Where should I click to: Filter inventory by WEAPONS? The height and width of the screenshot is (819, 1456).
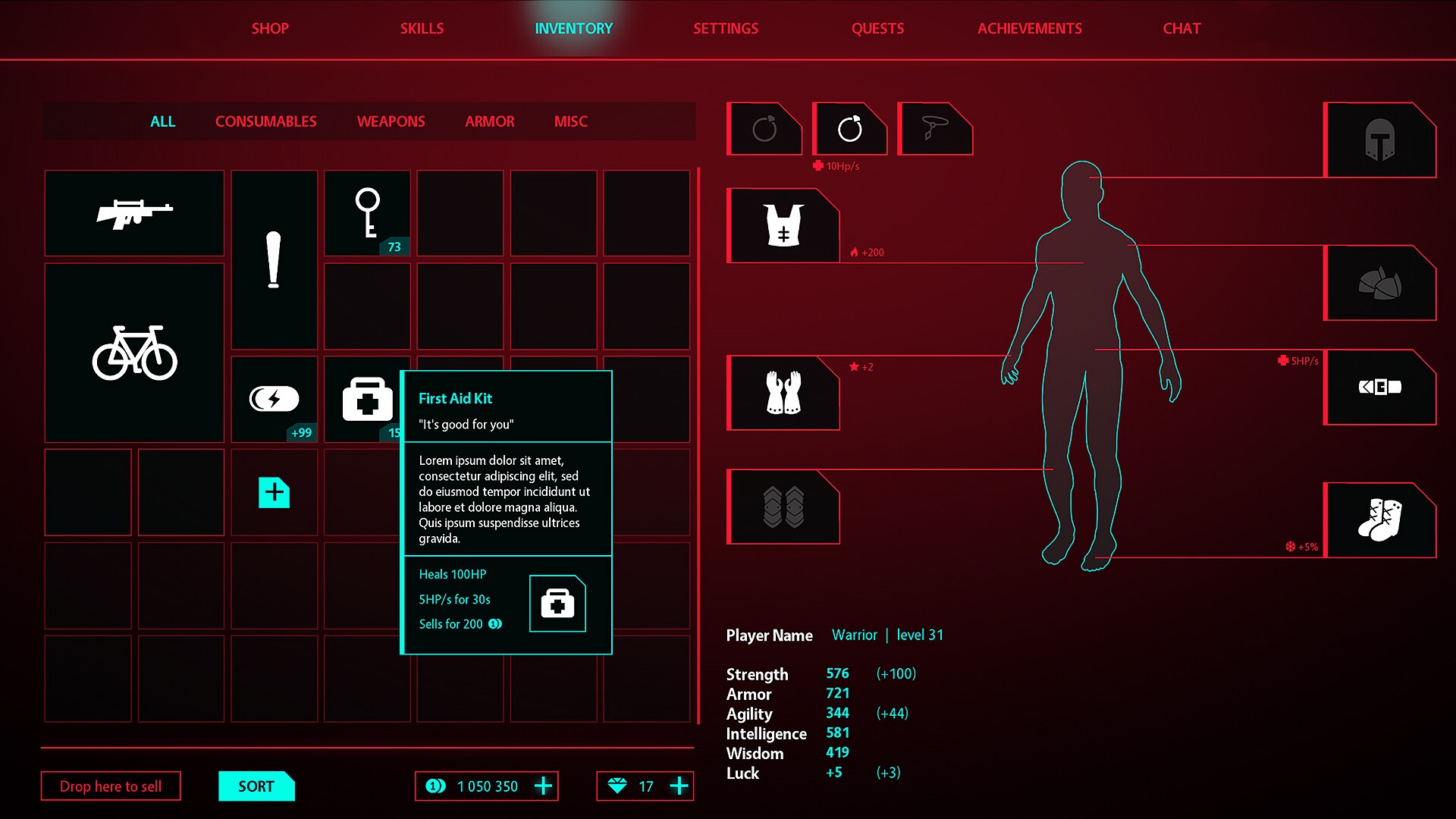(391, 121)
